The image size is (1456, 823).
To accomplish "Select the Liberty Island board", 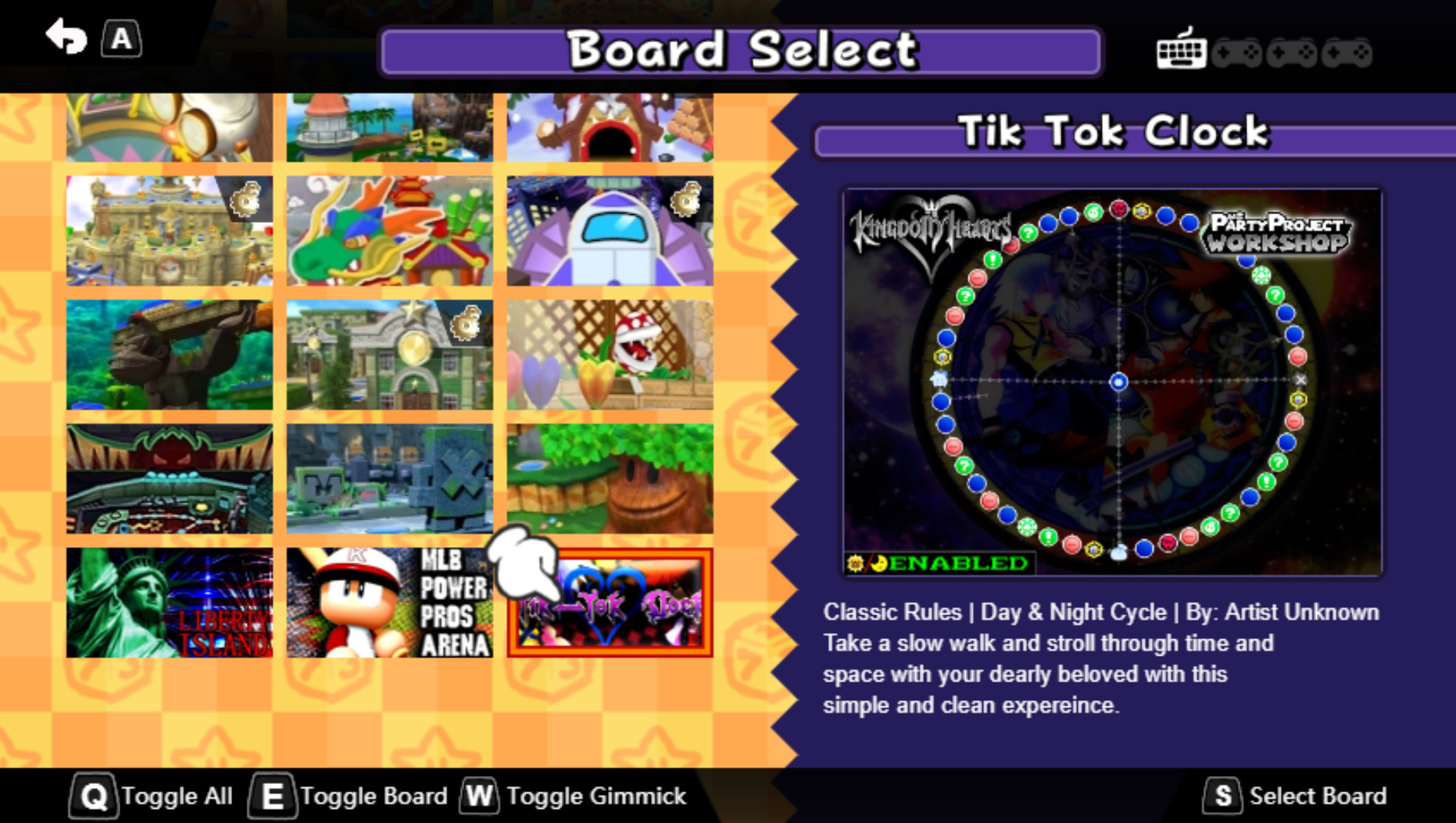I will click(168, 599).
